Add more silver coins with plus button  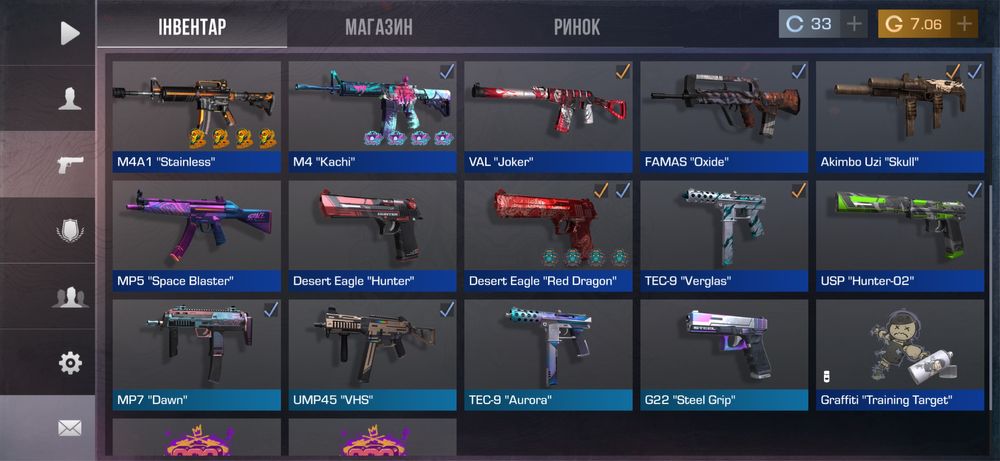click(x=854, y=24)
